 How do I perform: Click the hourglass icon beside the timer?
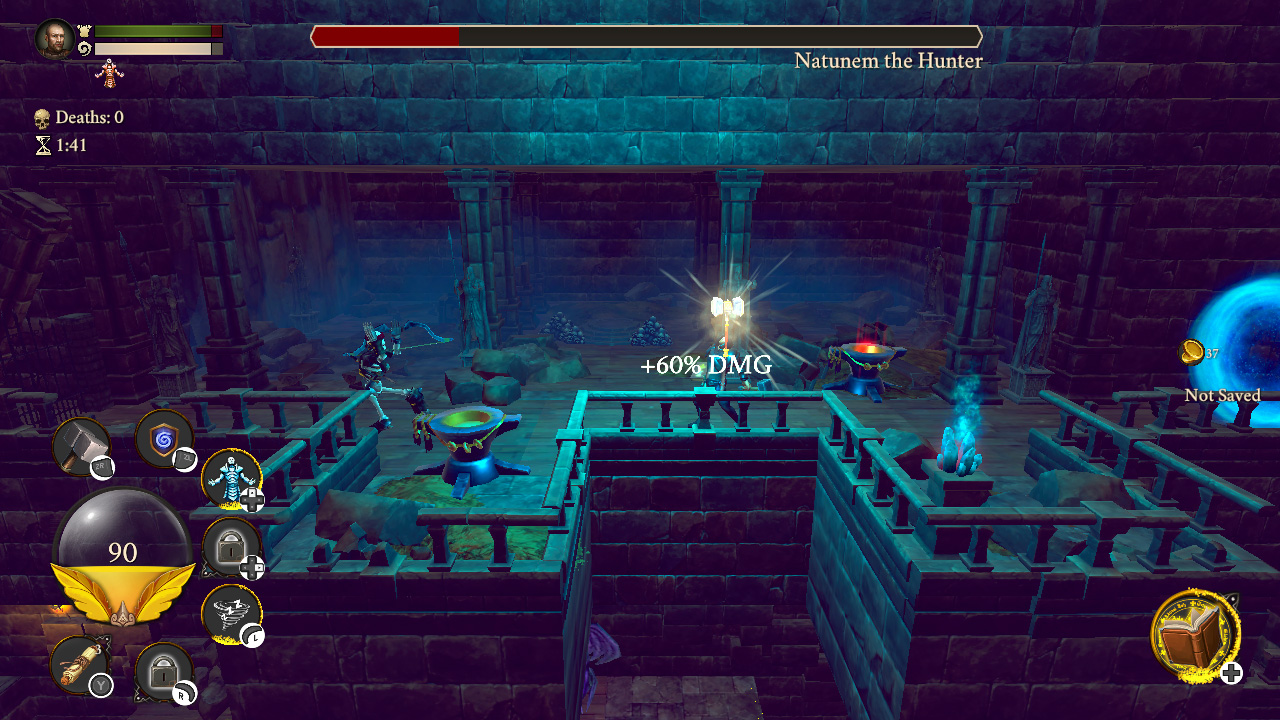[x=44, y=146]
